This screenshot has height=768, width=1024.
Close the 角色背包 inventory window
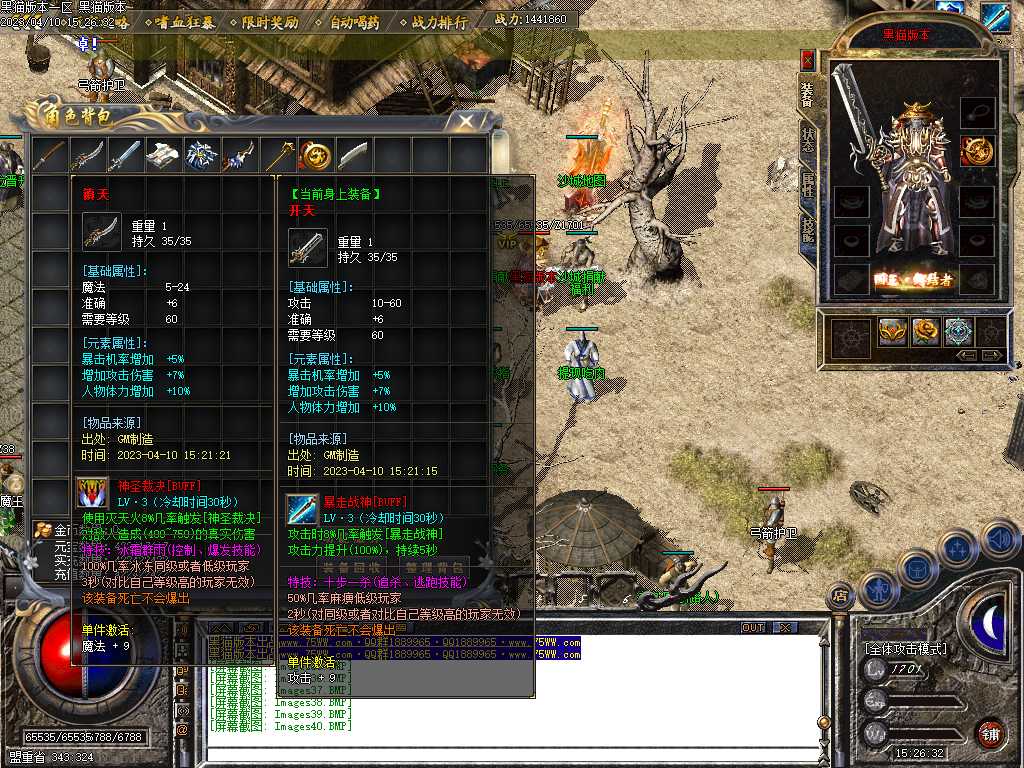tap(466, 121)
